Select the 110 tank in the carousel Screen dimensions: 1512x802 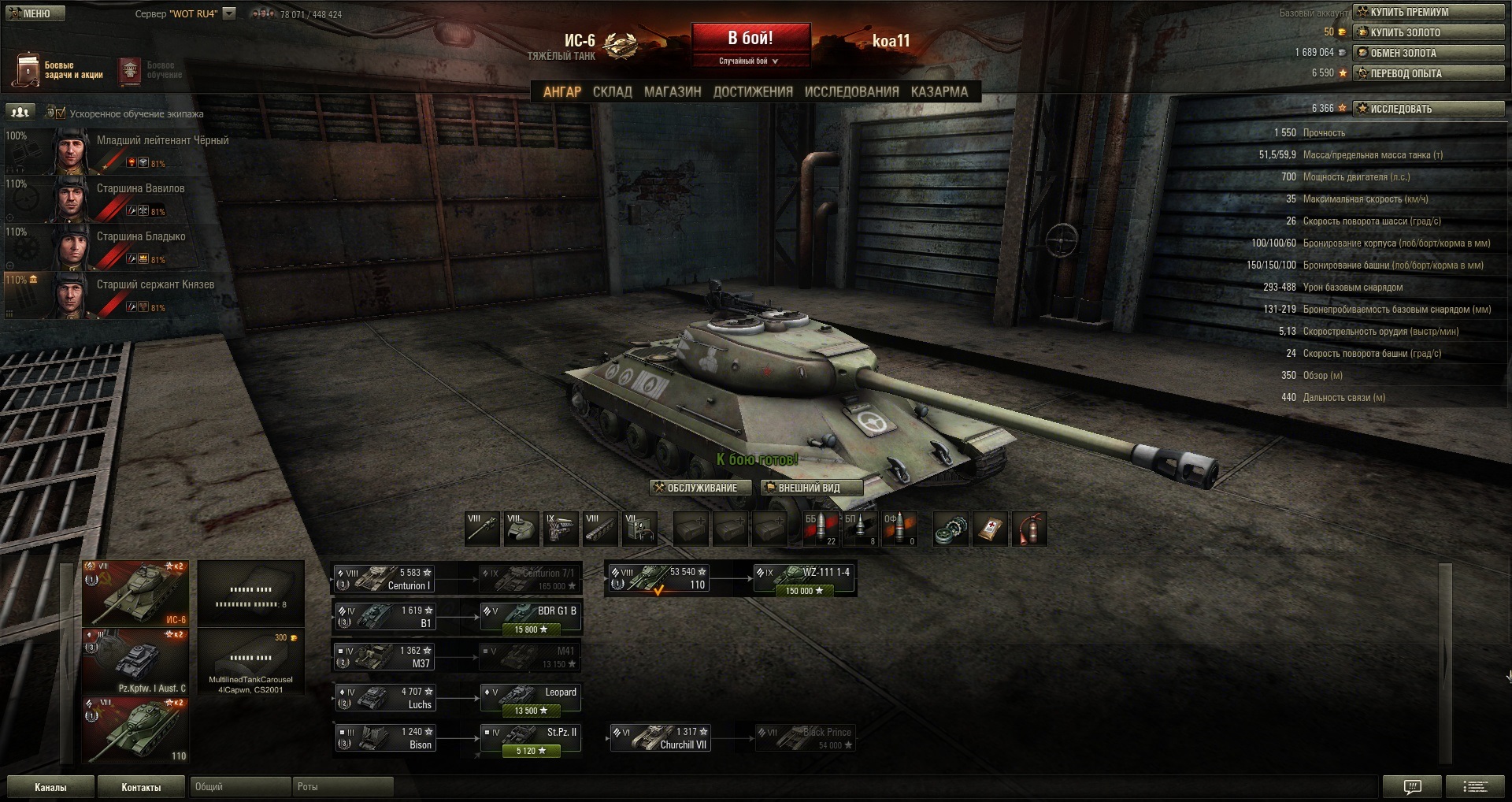pos(135,730)
